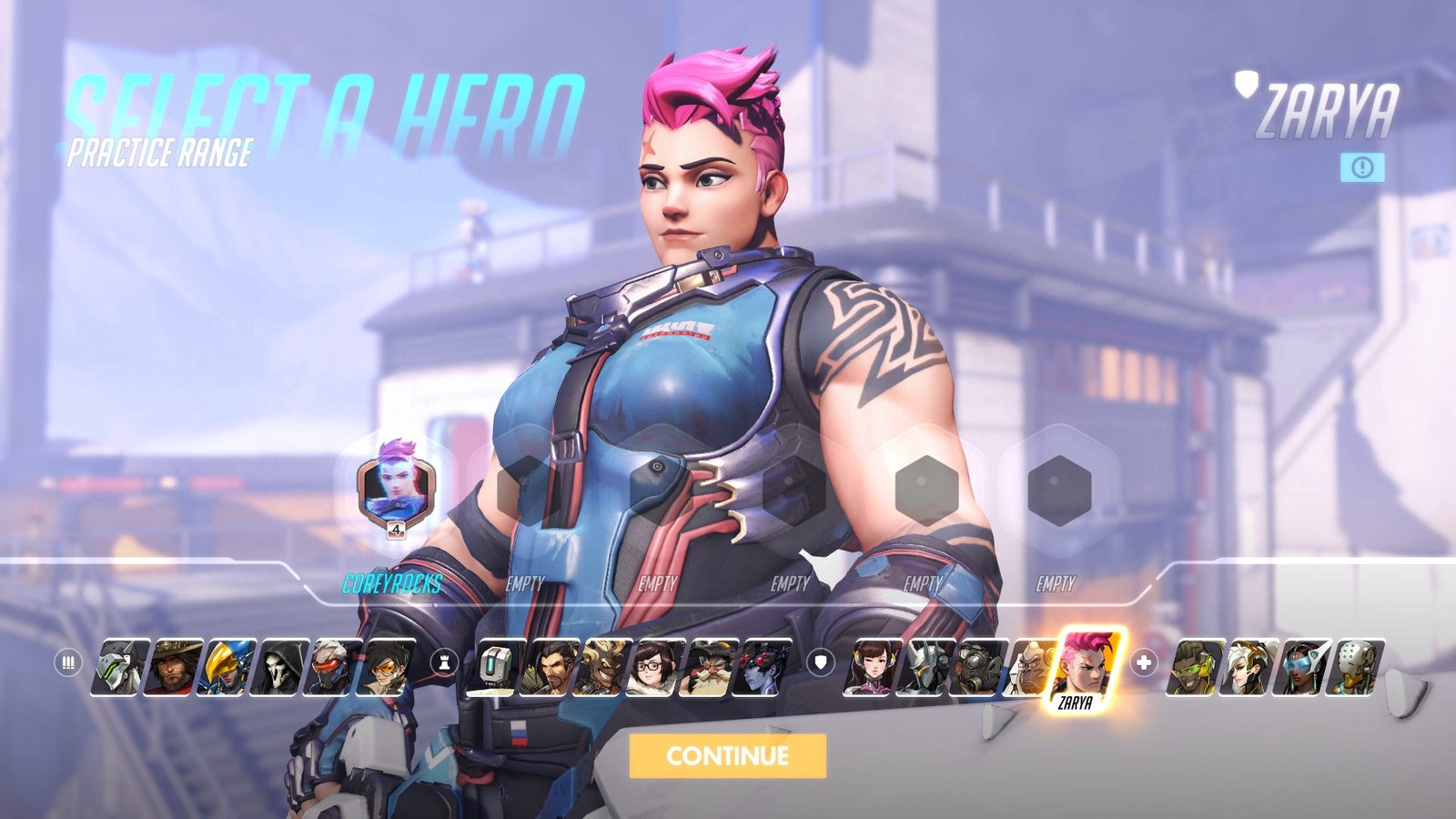Select Widowmaker's hero portrait
The image size is (1456, 819).
pos(763,668)
